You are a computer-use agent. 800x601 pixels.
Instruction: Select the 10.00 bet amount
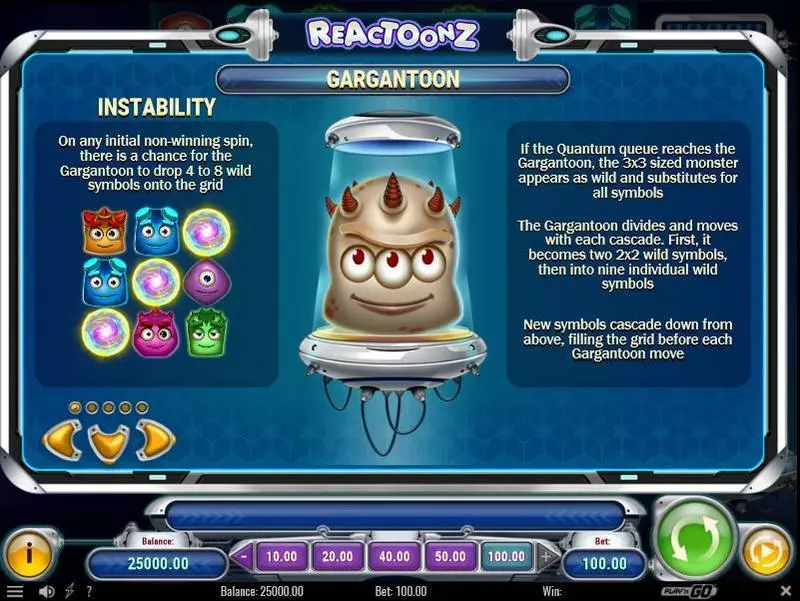pyautogui.click(x=282, y=556)
